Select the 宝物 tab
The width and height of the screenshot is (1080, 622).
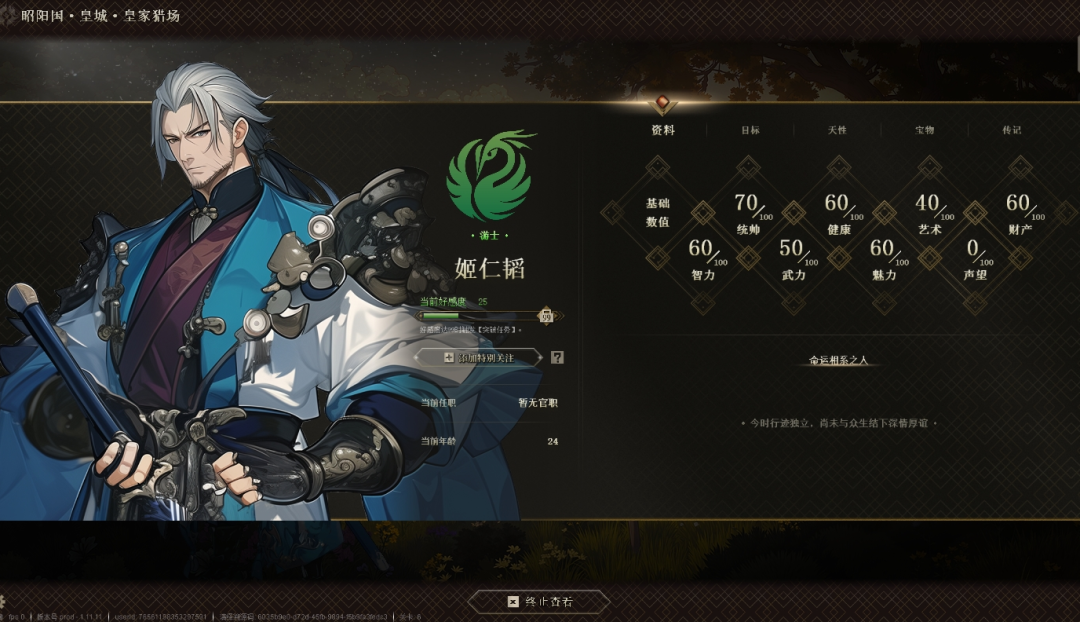pos(924,130)
